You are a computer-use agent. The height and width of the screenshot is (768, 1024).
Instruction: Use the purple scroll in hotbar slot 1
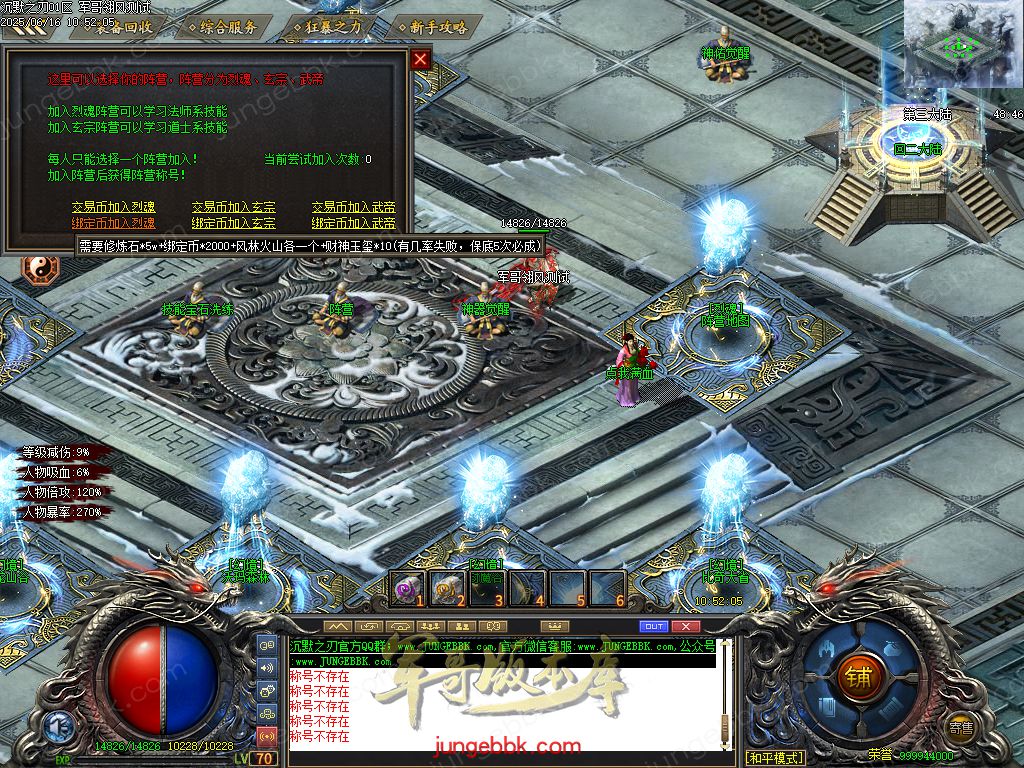click(406, 588)
